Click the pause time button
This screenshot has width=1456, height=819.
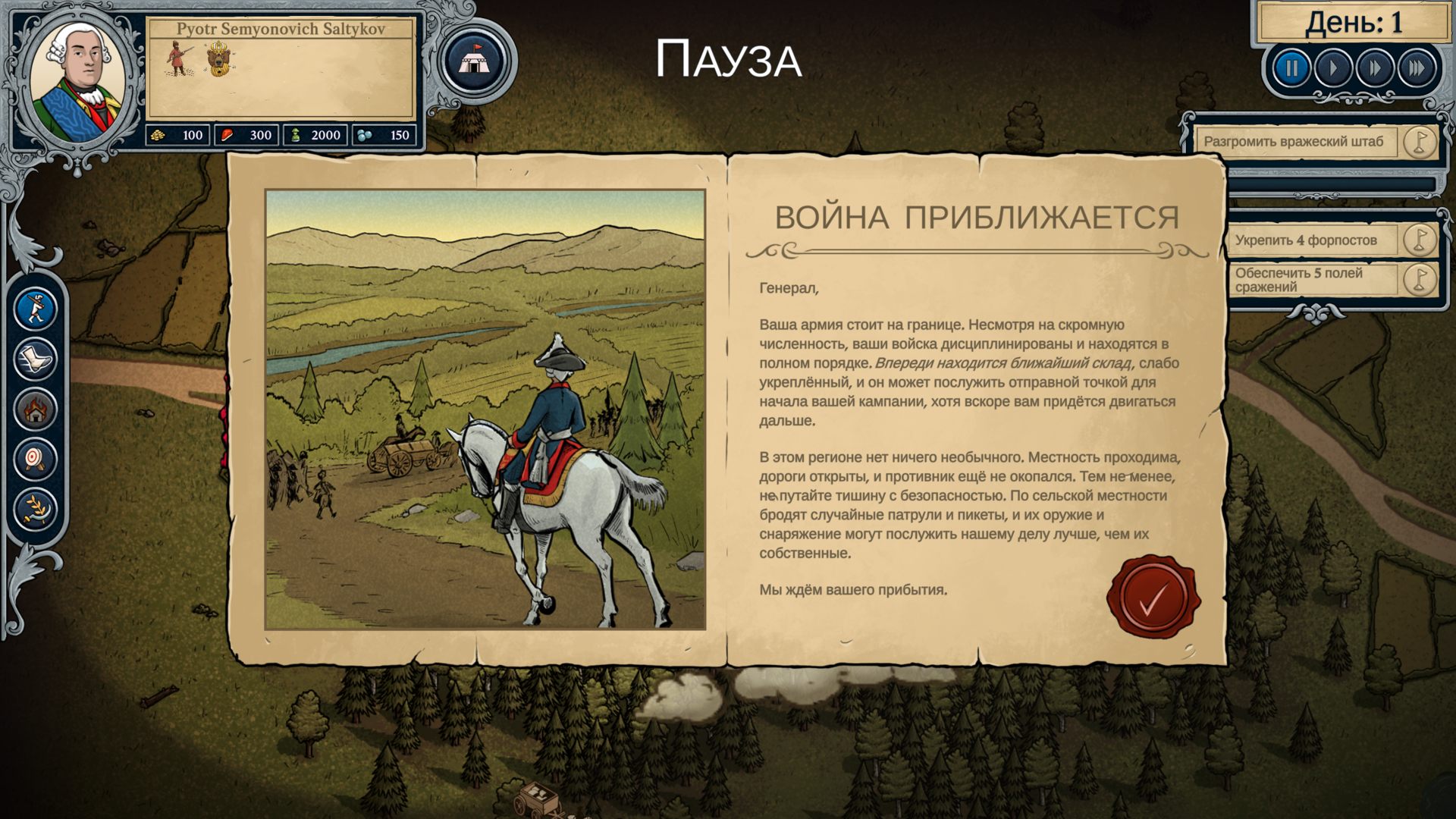(x=1291, y=69)
